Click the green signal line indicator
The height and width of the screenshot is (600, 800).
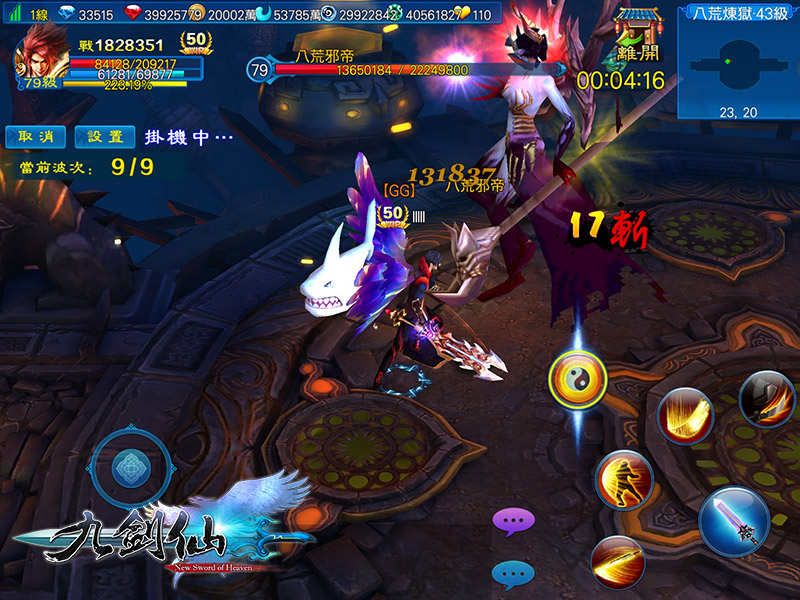coord(12,15)
